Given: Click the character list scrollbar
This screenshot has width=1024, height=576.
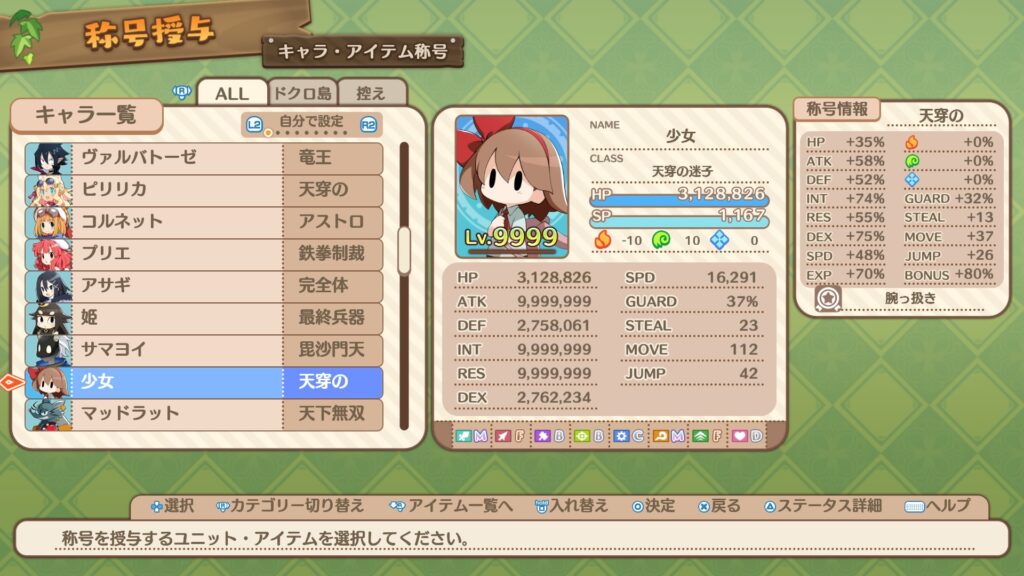Looking at the screenshot, I should point(404,250).
